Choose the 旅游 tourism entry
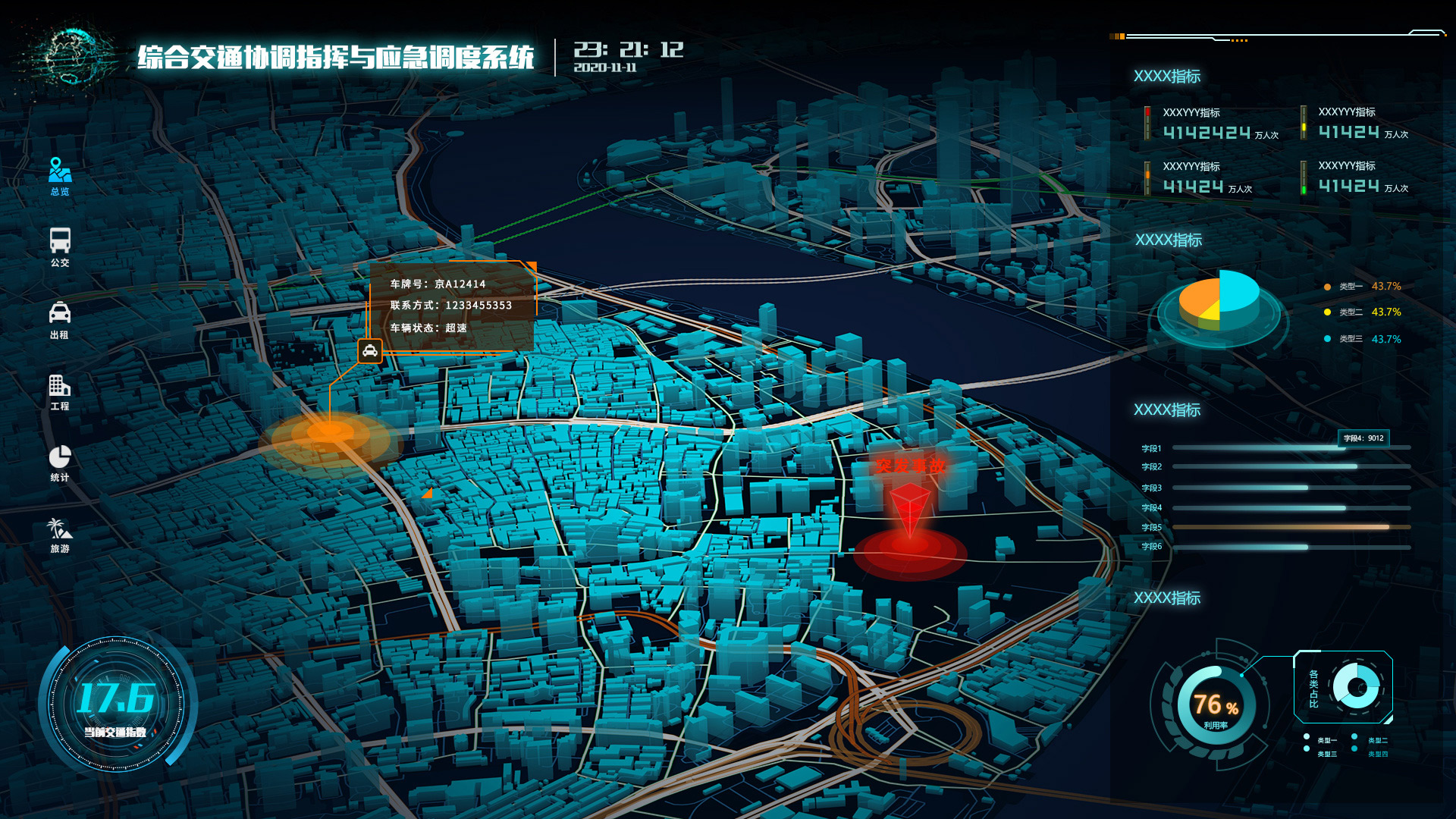Image resolution: width=1456 pixels, height=819 pixels. (60, 535)
